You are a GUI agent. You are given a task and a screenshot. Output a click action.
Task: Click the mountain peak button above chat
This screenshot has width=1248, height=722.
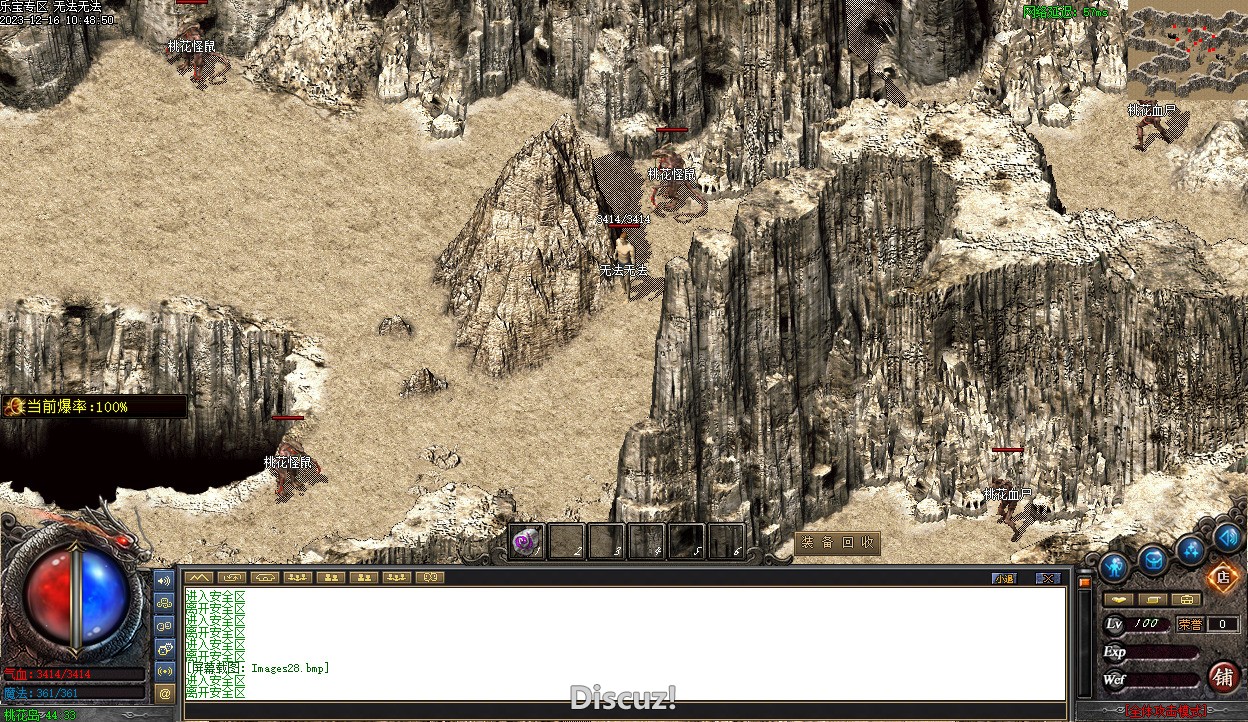point(199,577)
